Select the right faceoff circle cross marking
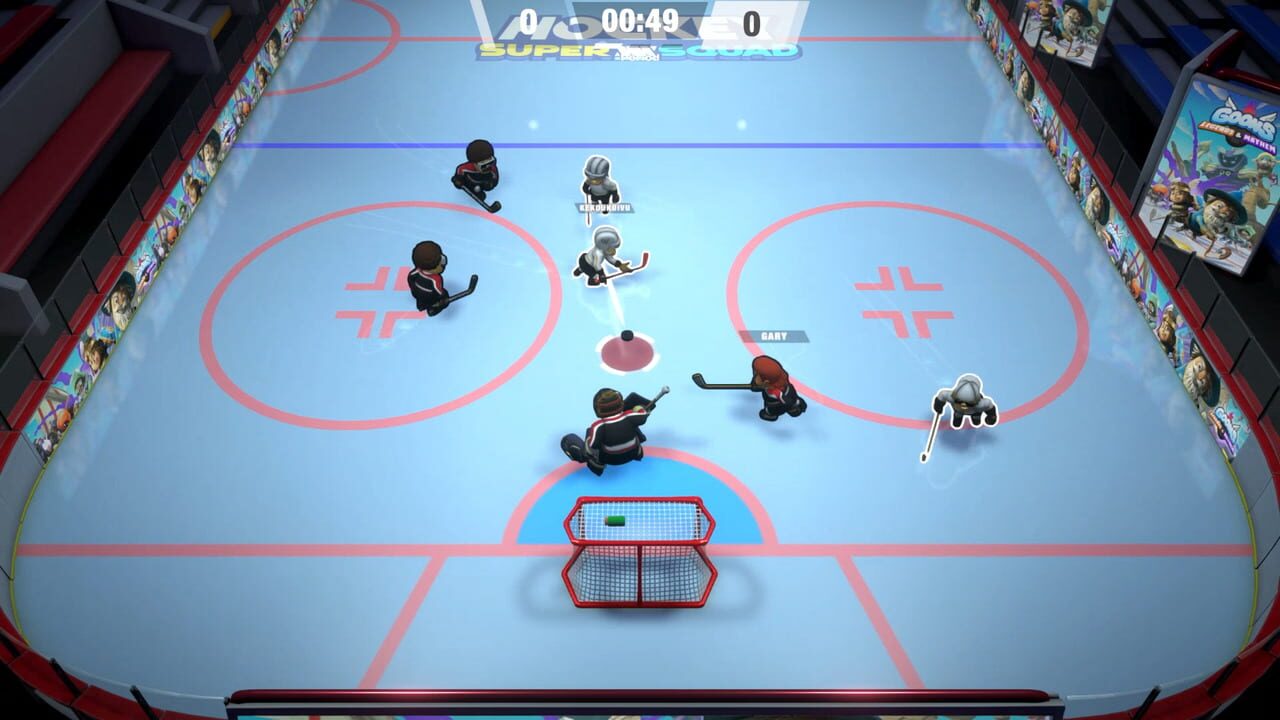This screenshot has height=720, width=1280. pos(899,300)
